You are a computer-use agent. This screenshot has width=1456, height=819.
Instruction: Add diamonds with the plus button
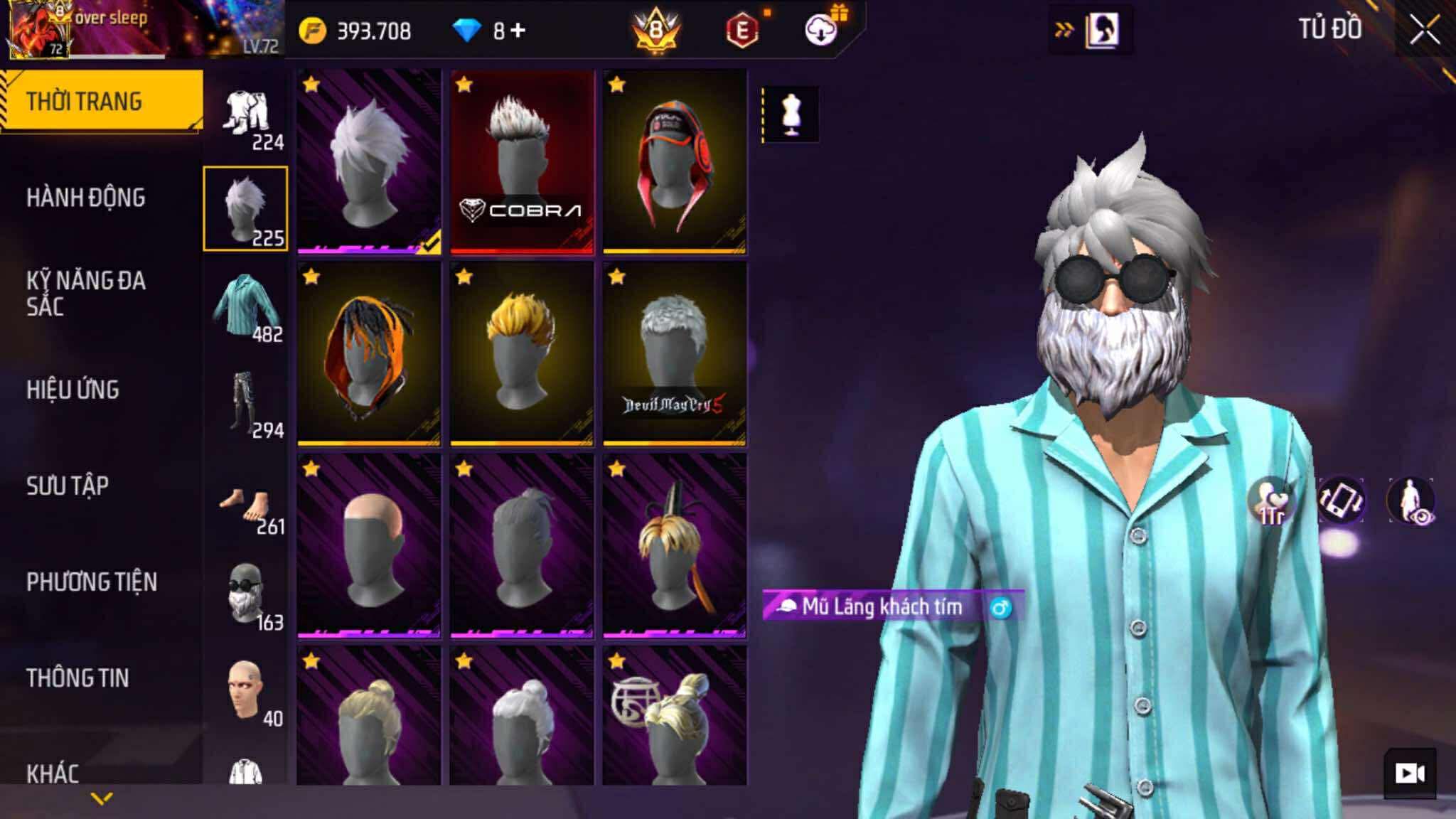click(x=518, y=31)
